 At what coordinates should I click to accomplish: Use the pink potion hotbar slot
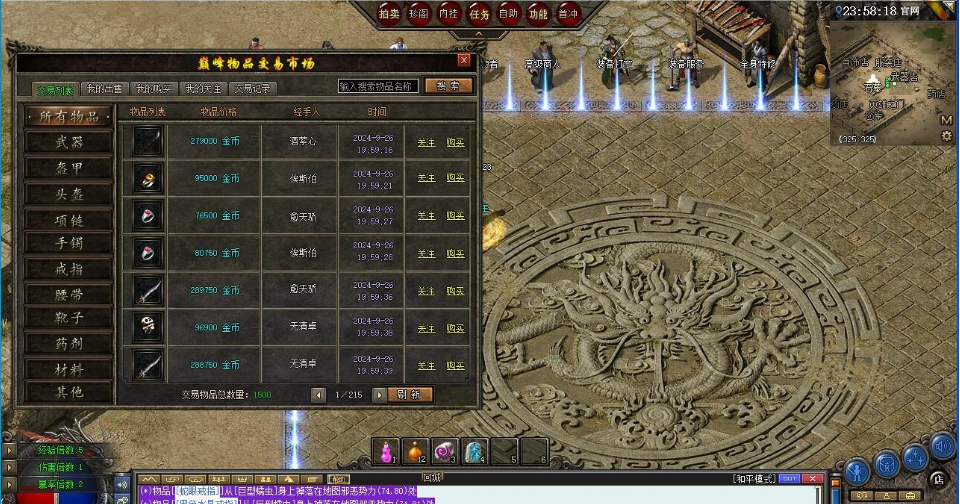point(385,451)
